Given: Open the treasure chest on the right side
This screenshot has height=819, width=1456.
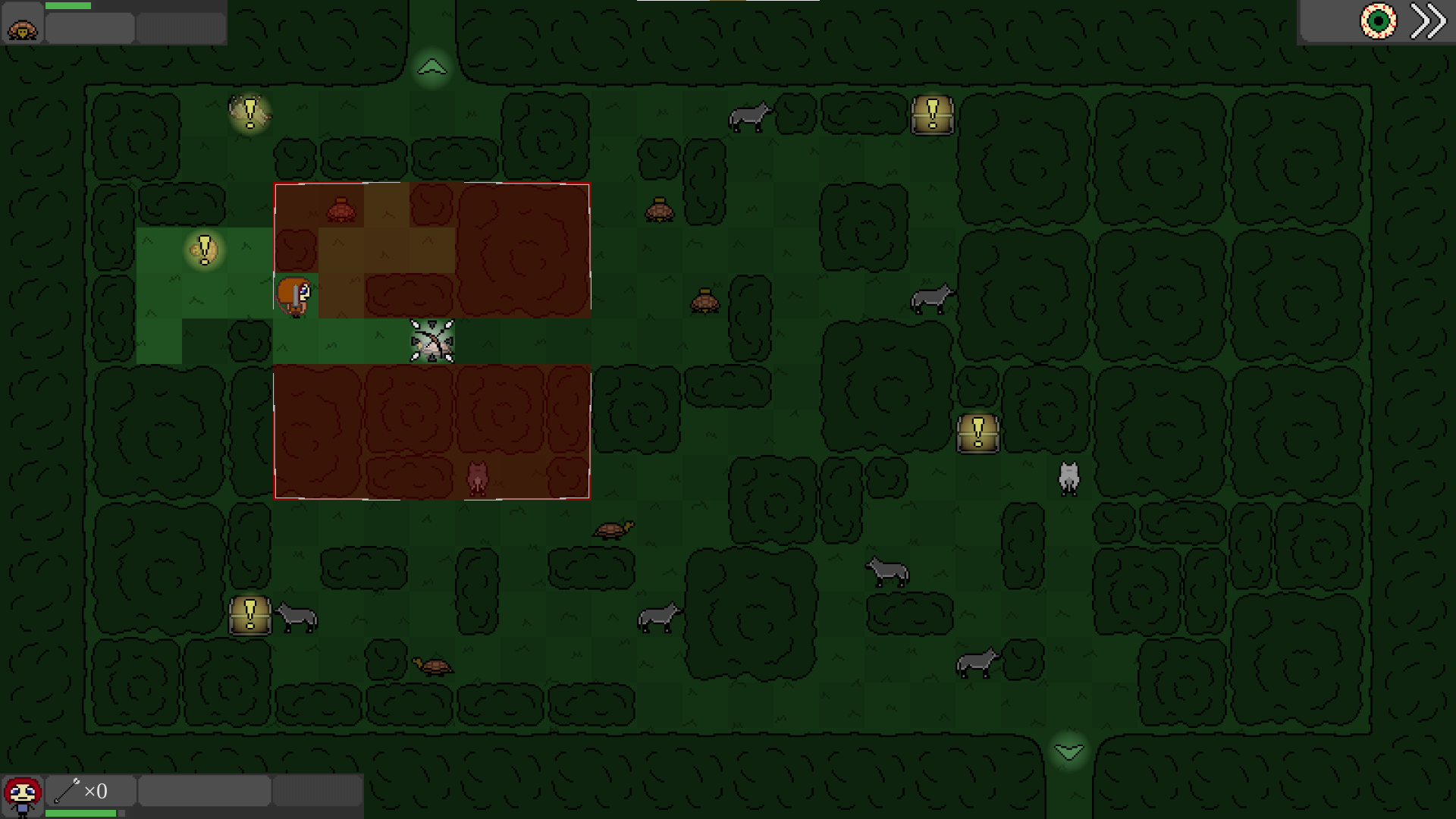Looking at the screenshot, I should pyautogui.click(x=978, y=432).
